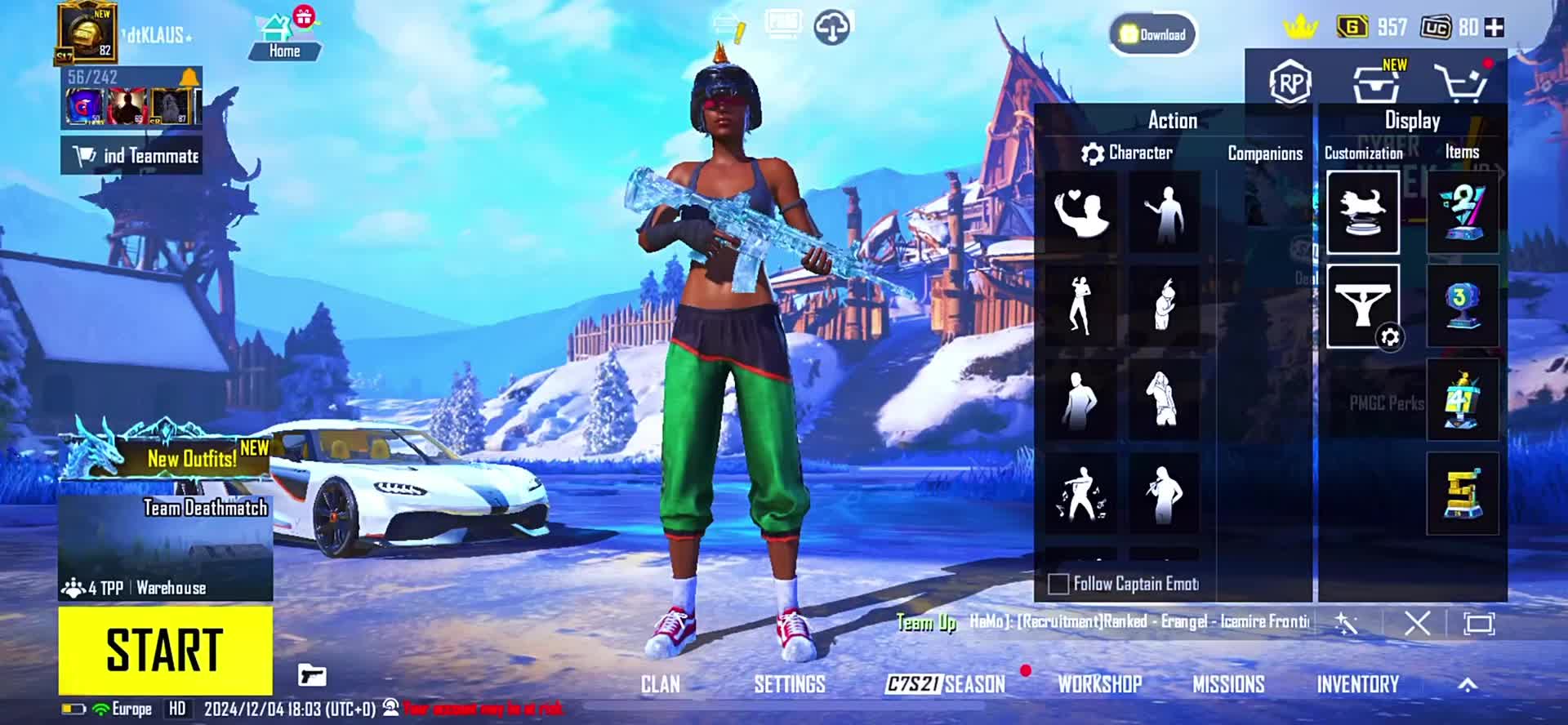Open the Find Teammate panel
This screenshot has width=1568, height=725.
132,155
